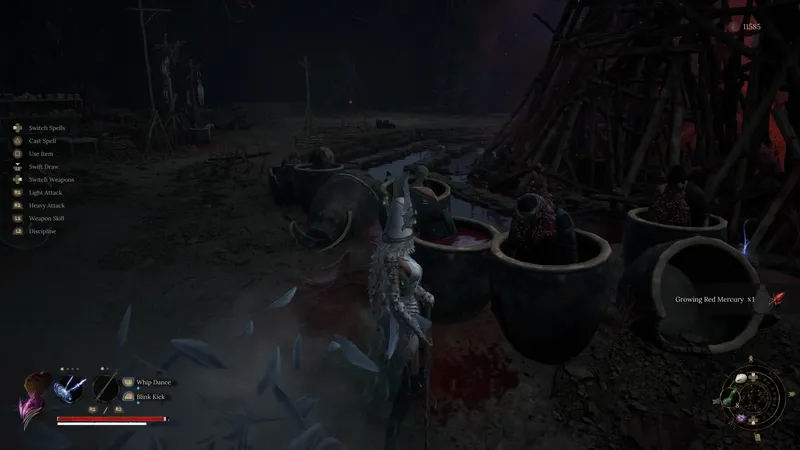Select the purple flower item in wheel

741,417
